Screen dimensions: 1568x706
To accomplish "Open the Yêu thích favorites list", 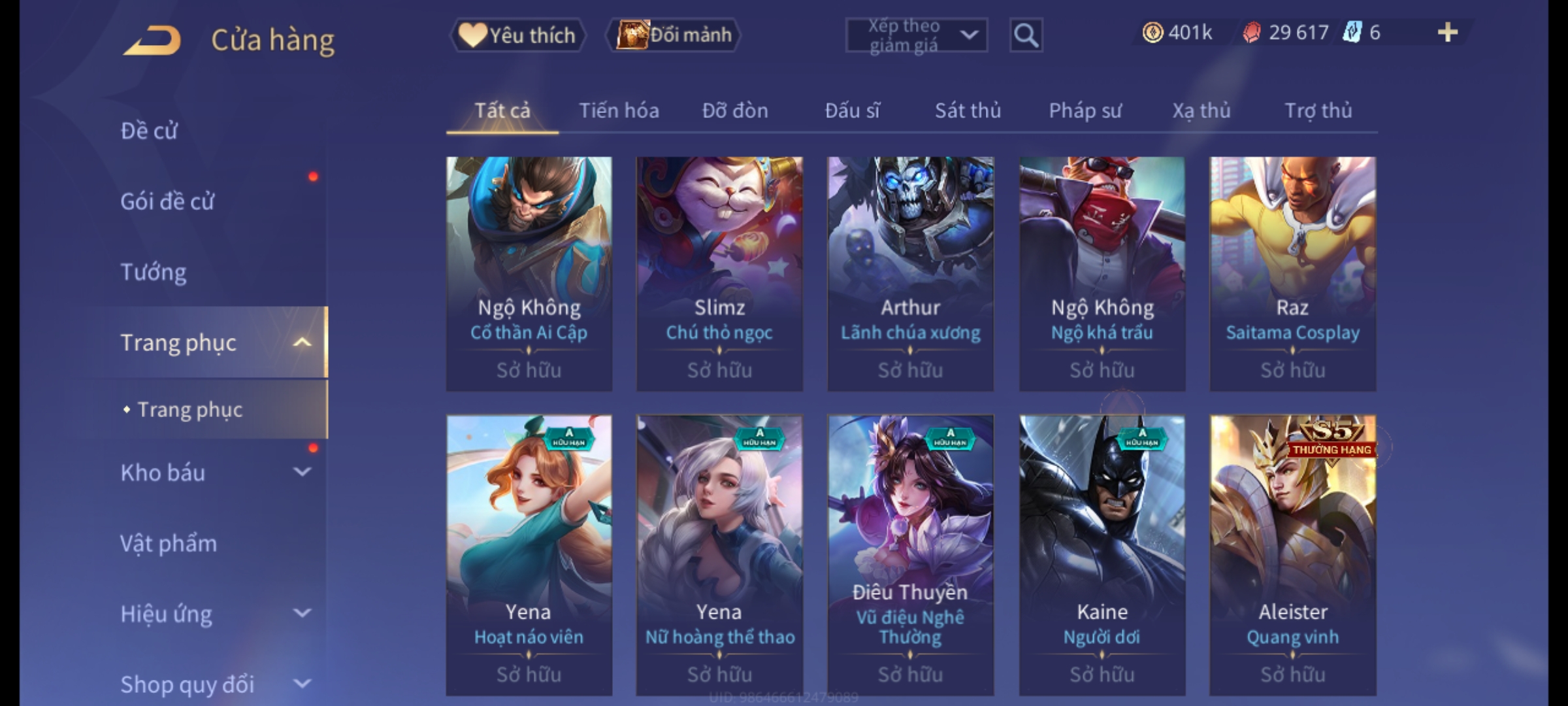I will (x=517, y=35).
